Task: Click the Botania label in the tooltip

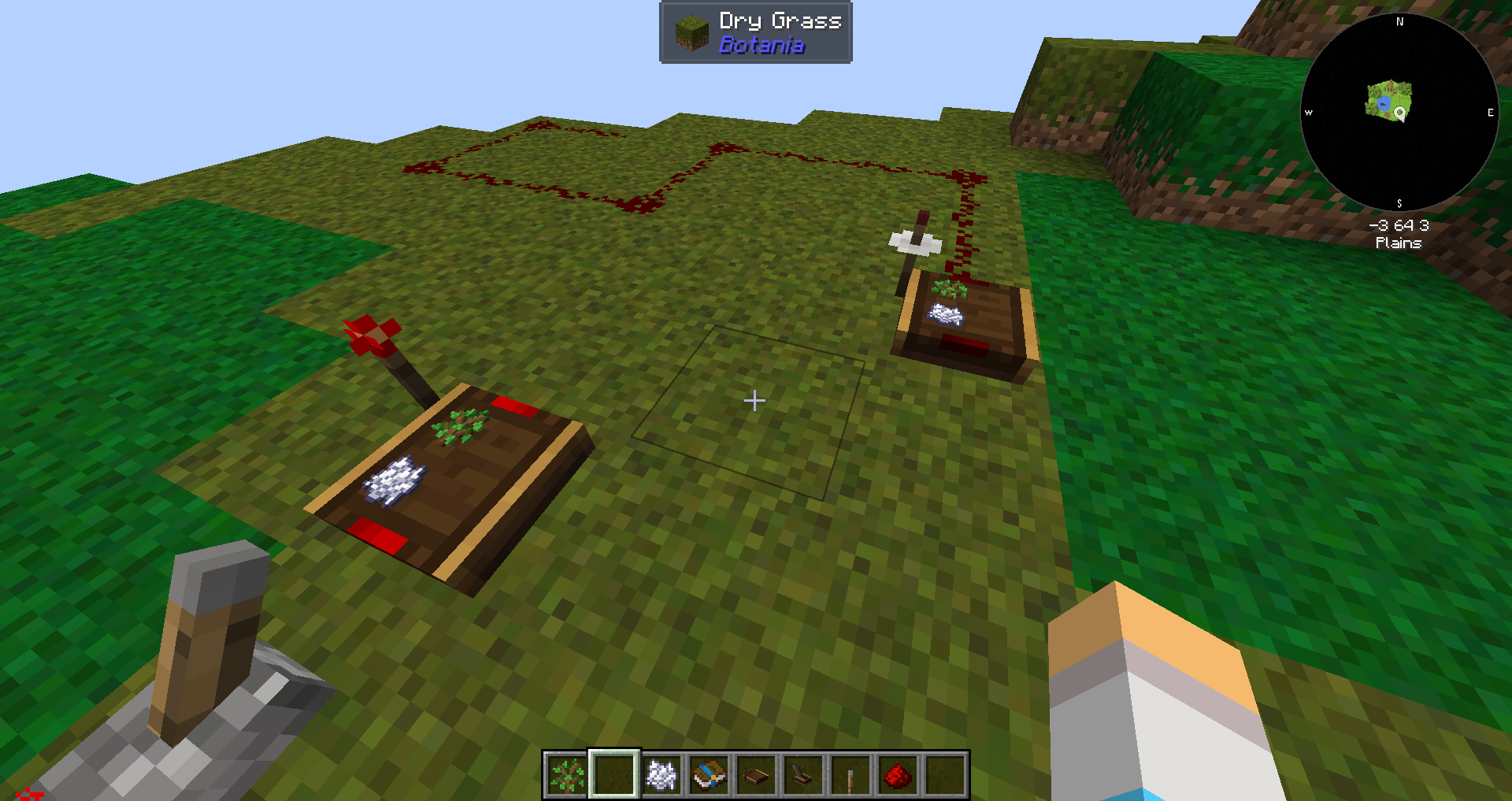Action: pyautogui.click(x=762, y=46)
